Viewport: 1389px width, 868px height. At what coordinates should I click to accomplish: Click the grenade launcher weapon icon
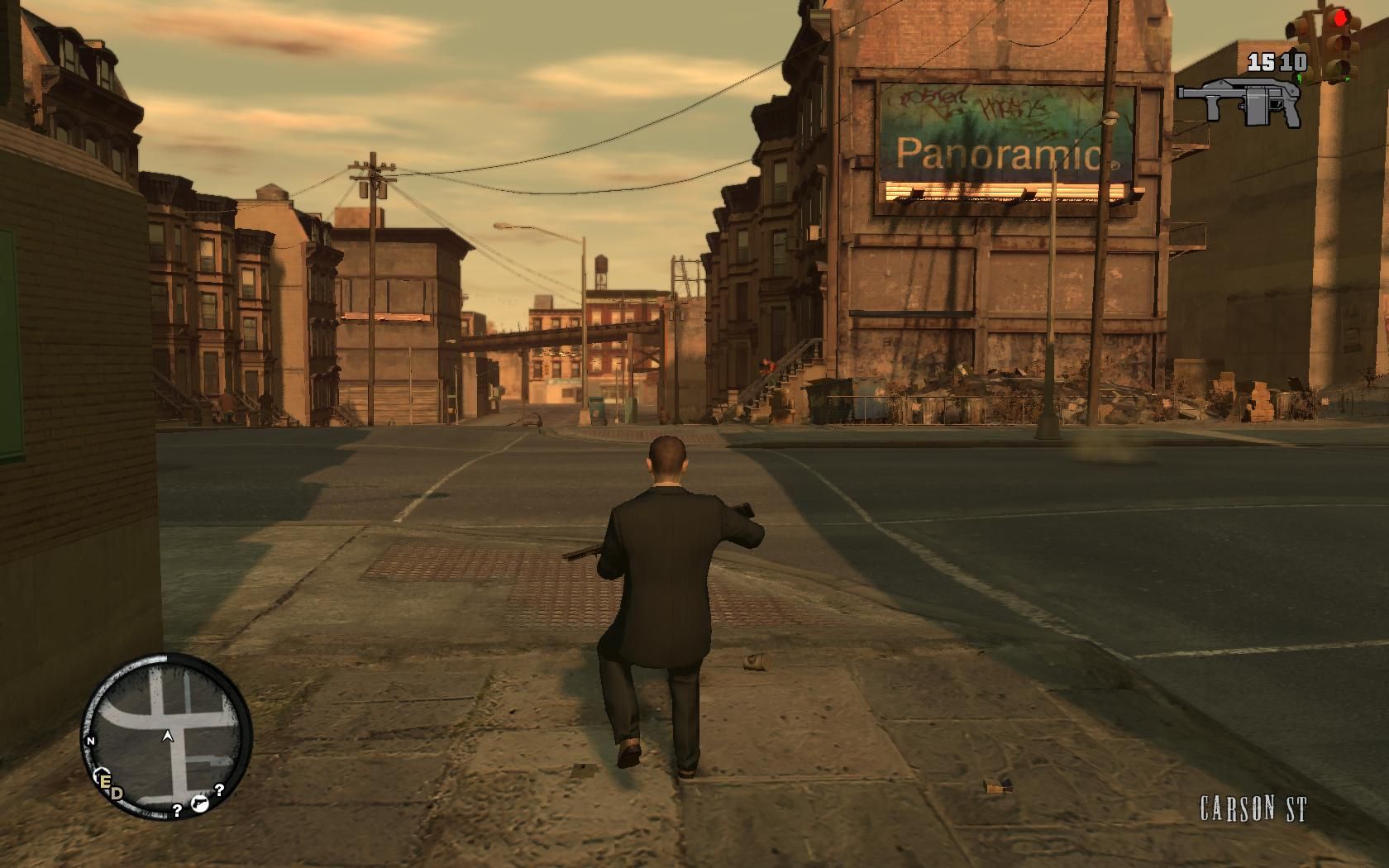(1240, 99)
